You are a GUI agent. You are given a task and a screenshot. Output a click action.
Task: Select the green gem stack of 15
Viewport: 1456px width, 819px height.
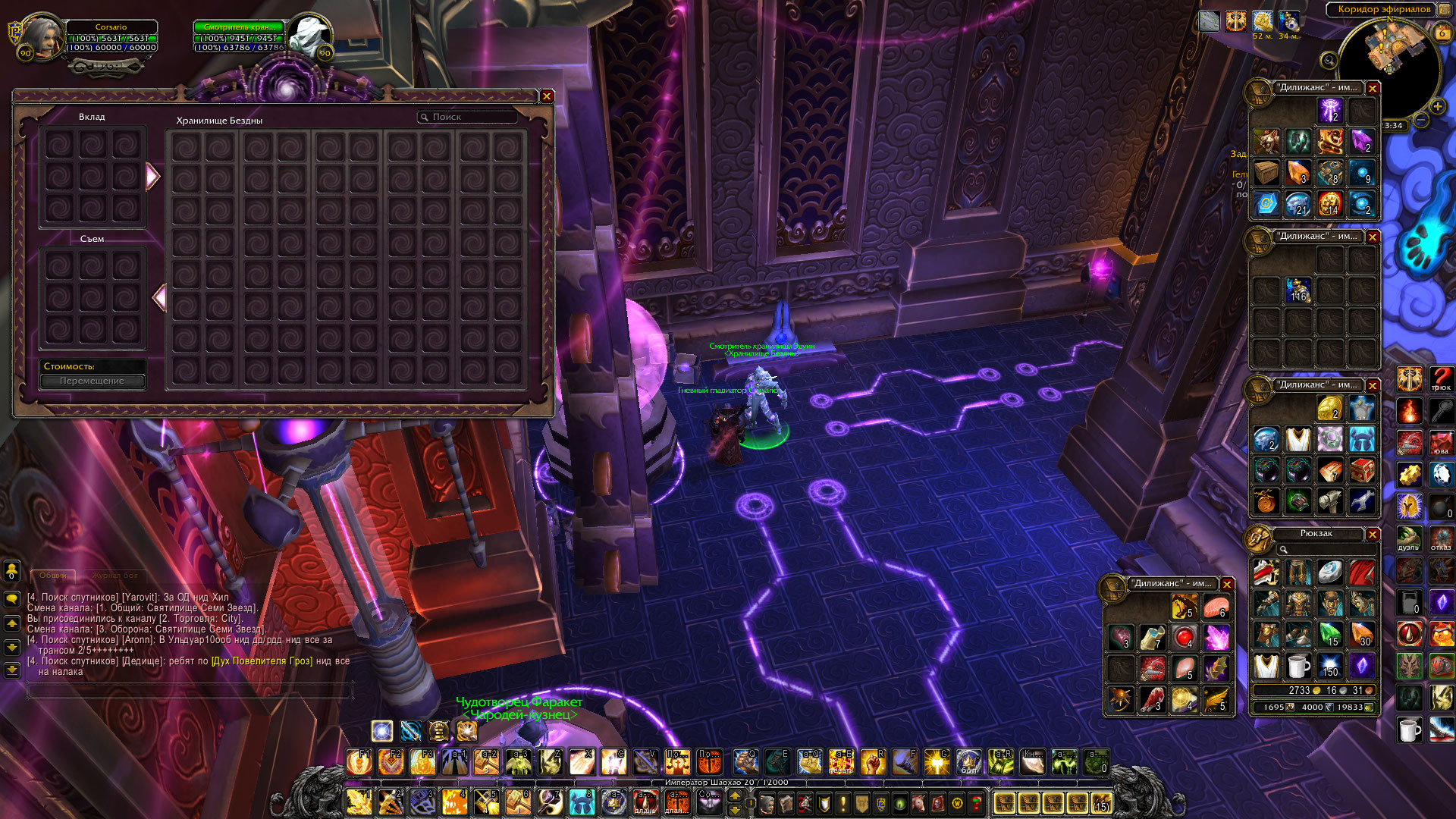pyautogui.click(x=1329, y=635)
